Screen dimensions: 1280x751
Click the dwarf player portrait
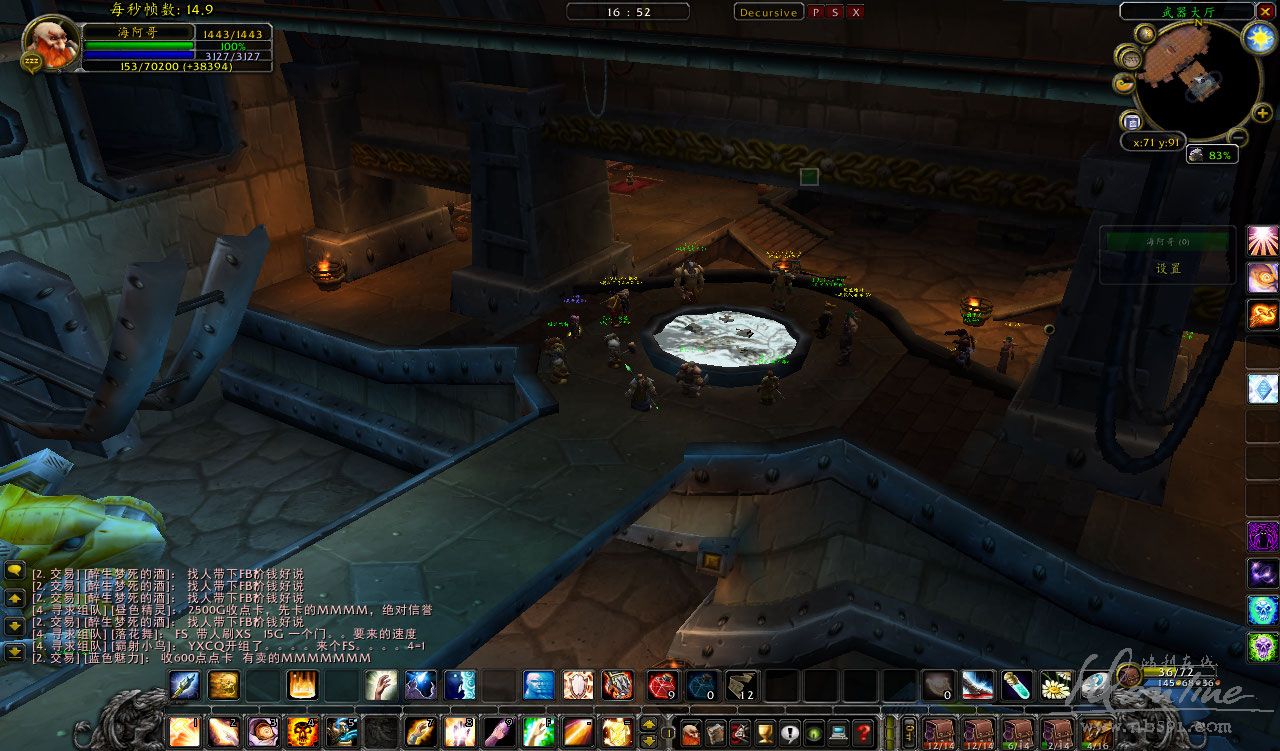pyautogui.click(x=49, y=43)
